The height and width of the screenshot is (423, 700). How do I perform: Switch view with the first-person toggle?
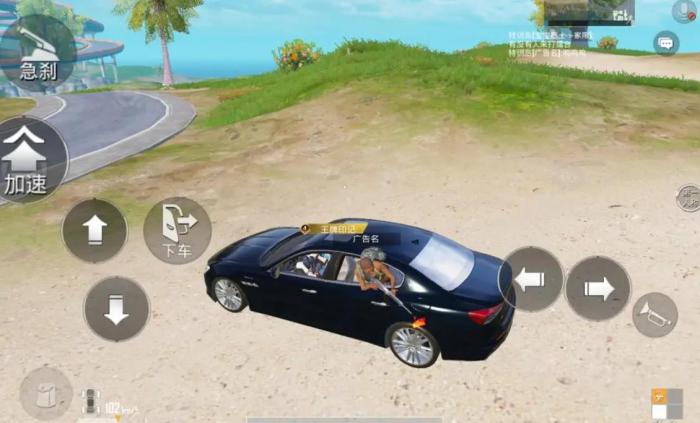coord(688,198)
